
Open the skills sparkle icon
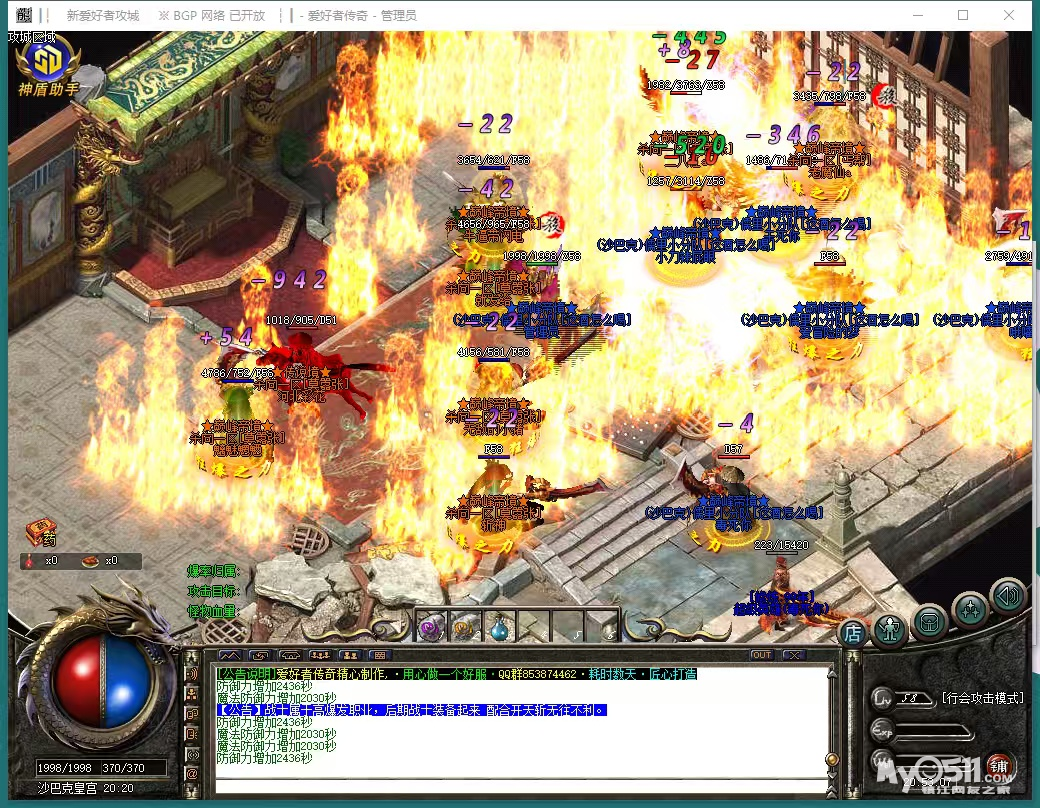point(969,608)
